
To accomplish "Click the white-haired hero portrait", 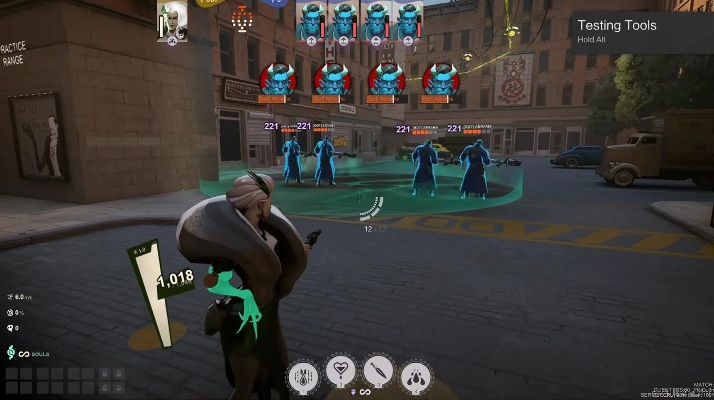I will [172, 21].
